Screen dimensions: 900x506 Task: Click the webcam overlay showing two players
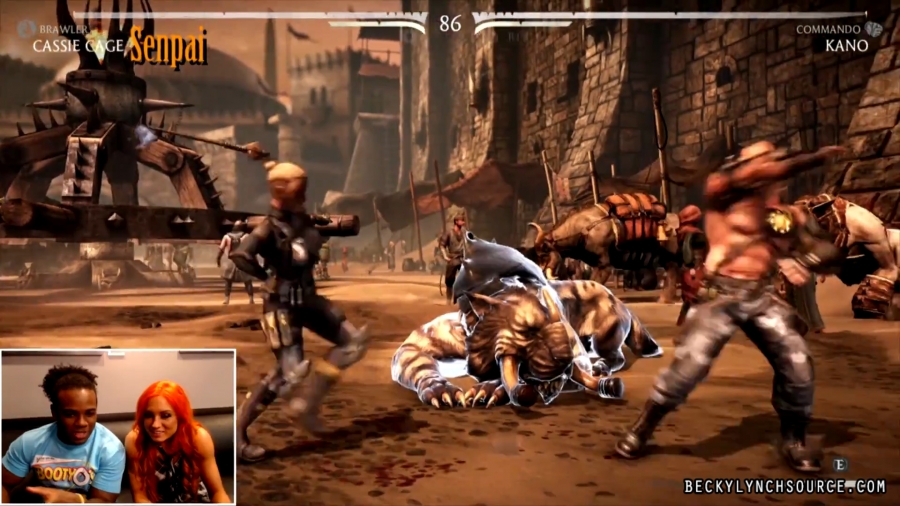coord(118,426)
